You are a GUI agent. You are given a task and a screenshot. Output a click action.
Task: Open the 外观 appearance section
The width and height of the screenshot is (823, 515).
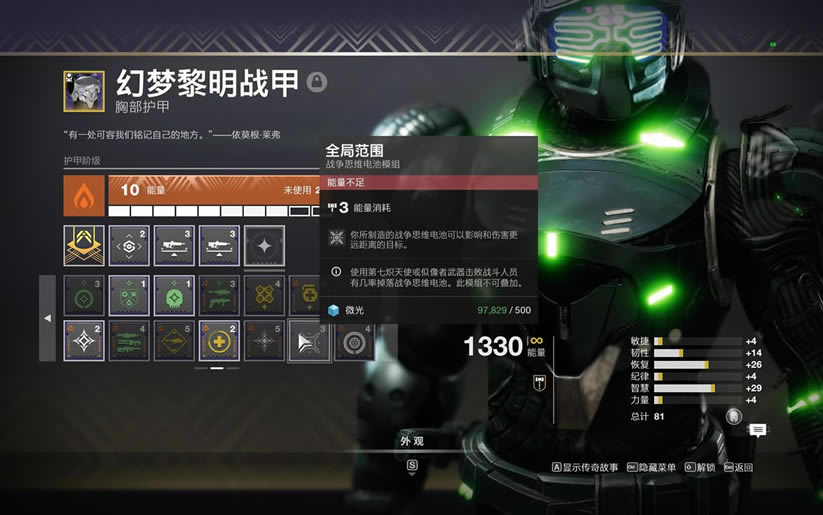(x=412, y=441)
